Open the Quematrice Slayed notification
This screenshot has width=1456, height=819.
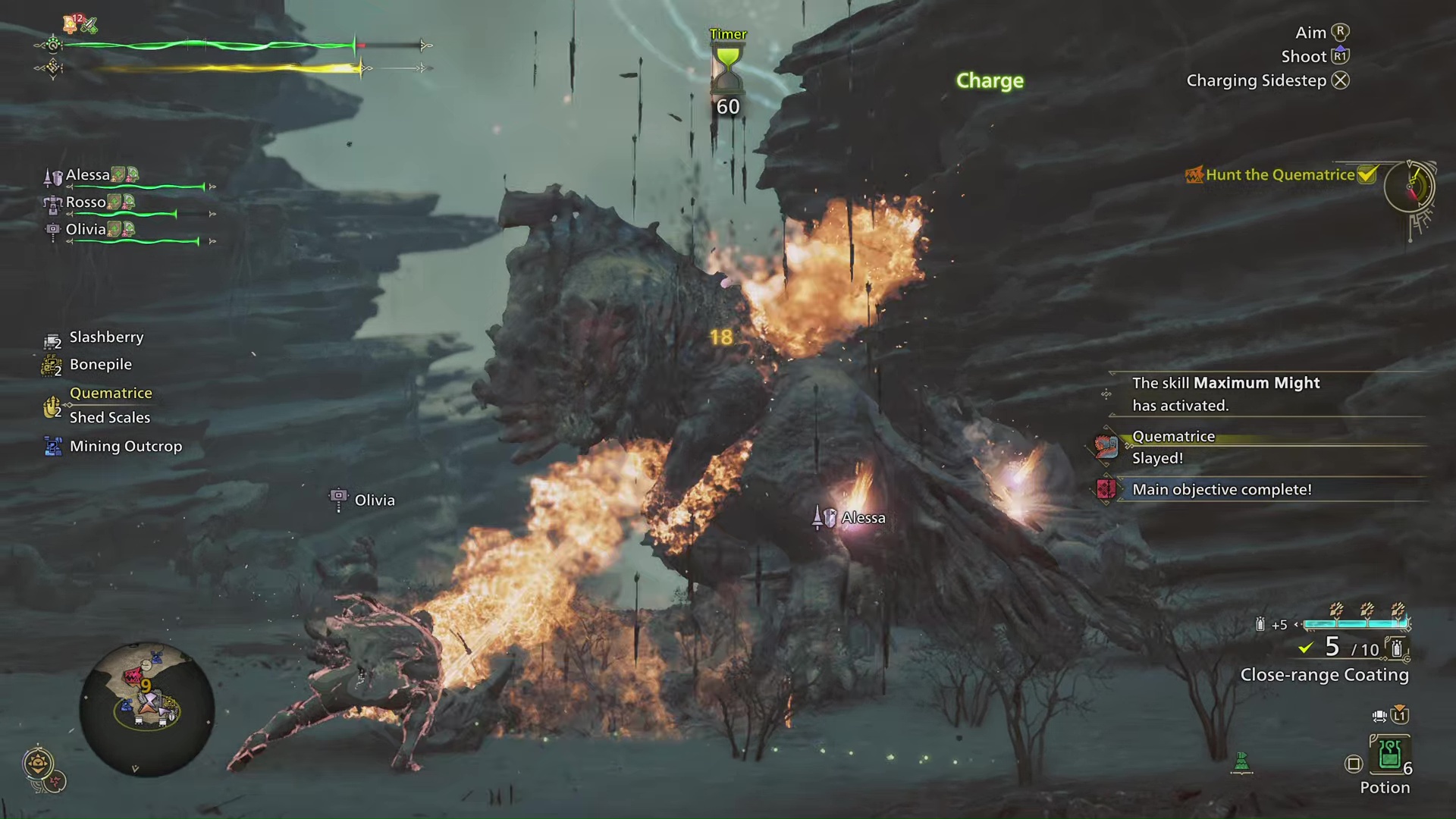click(1173, 447)
